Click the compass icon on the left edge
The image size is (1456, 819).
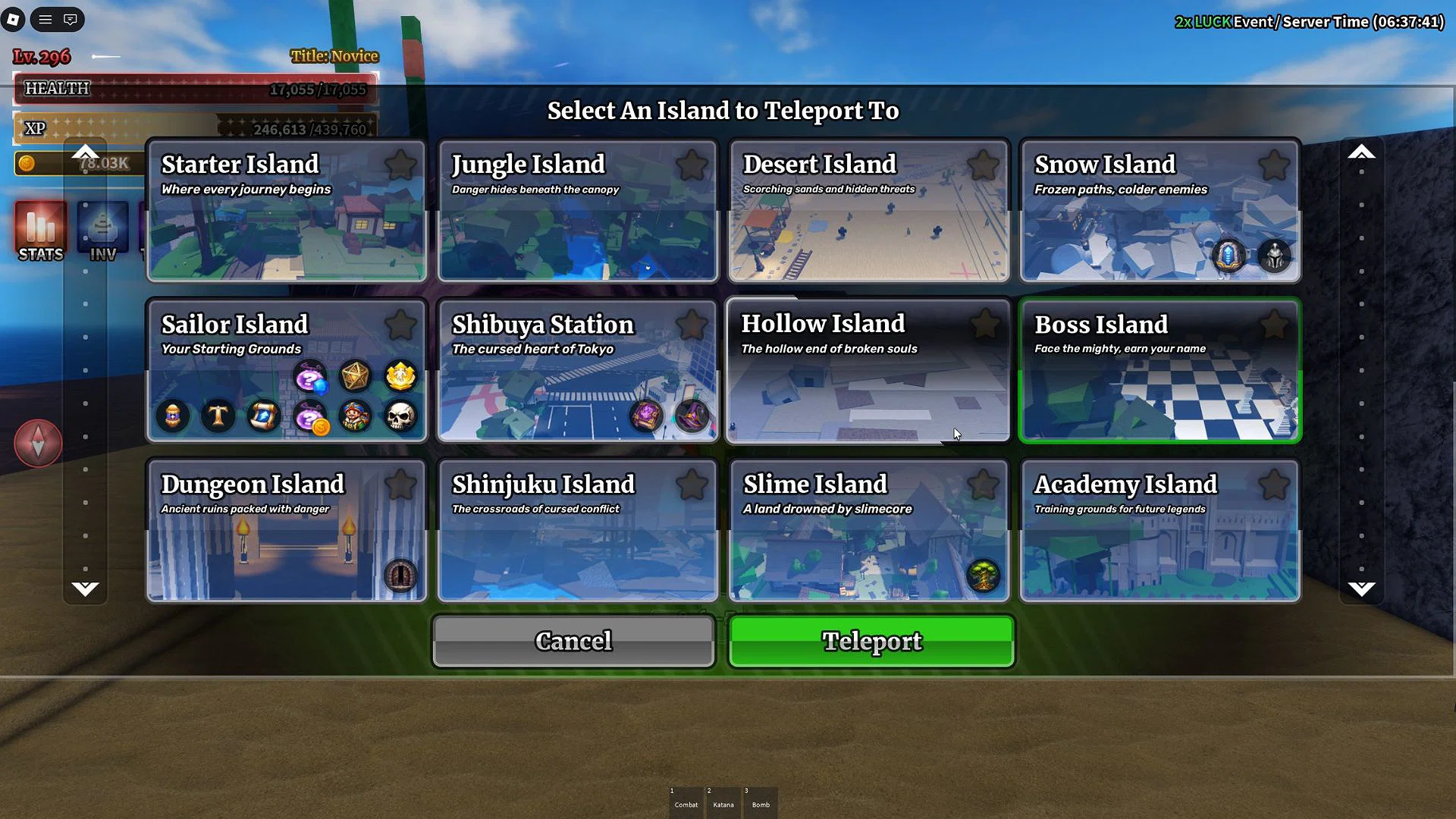37,443
